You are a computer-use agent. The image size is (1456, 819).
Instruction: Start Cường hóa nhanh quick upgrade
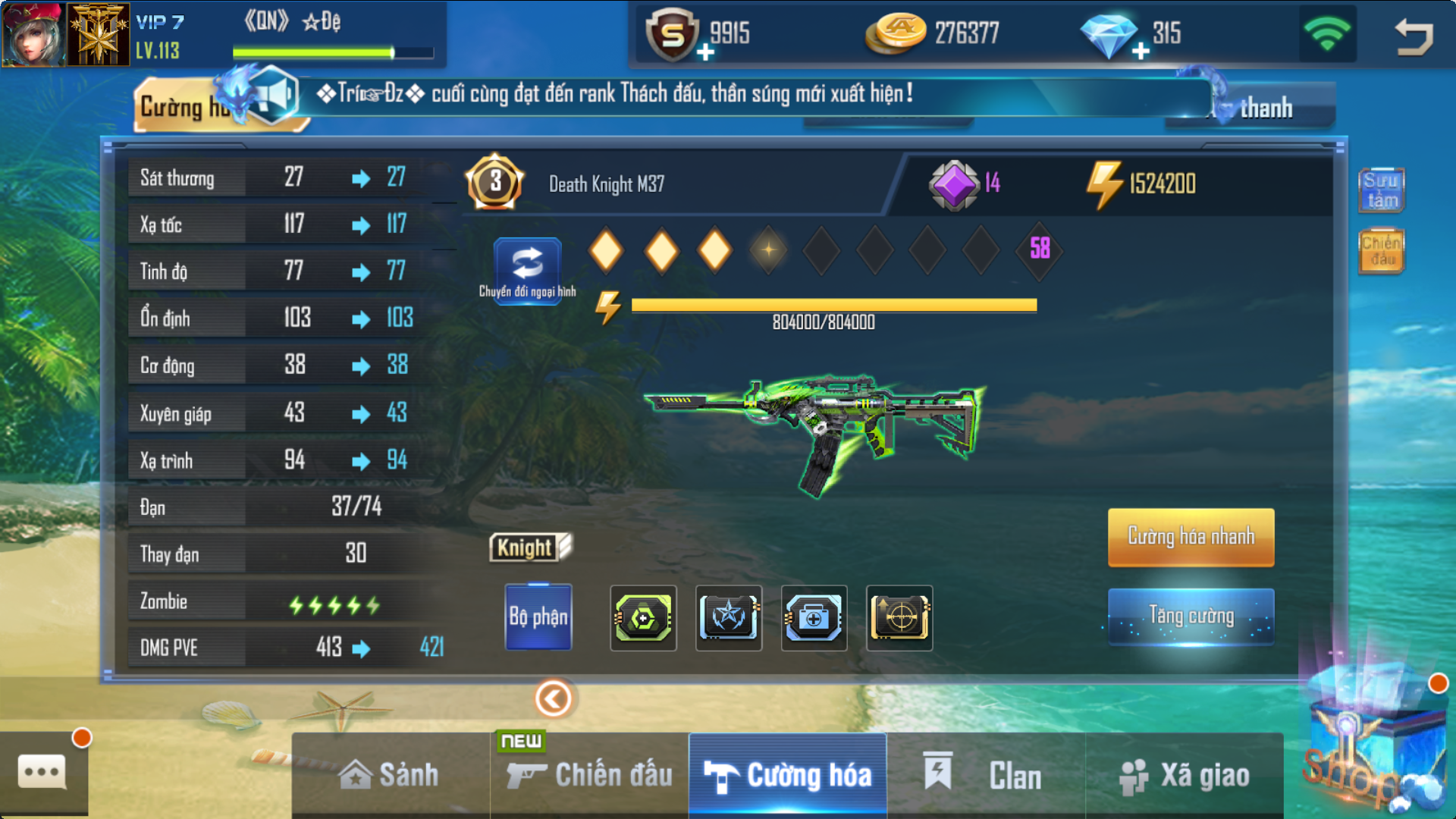[x=1191, y=537]
